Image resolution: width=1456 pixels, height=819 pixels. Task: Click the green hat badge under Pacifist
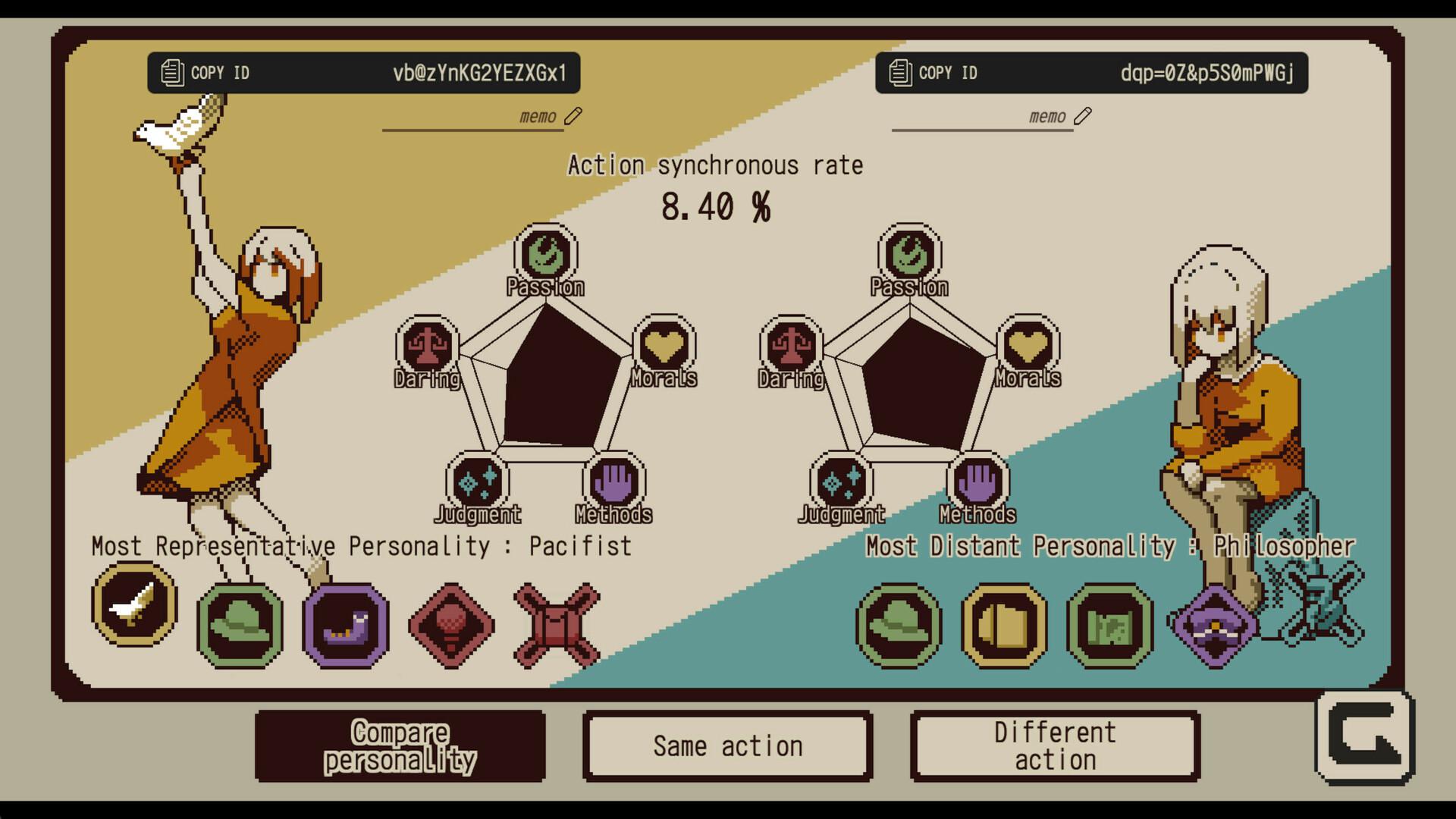click(x=239, y=625)
